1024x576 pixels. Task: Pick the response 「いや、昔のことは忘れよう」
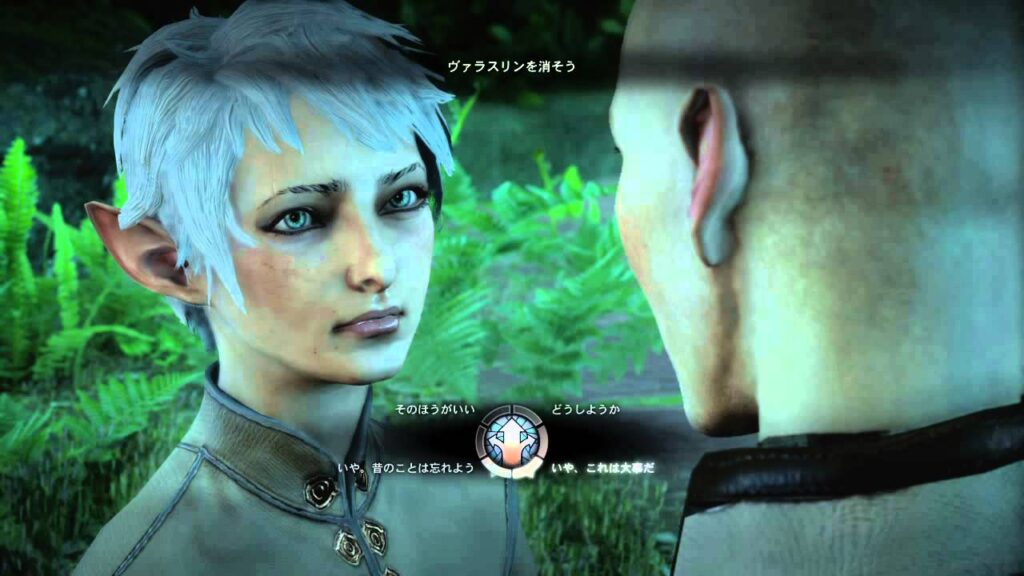click(406, 467)
